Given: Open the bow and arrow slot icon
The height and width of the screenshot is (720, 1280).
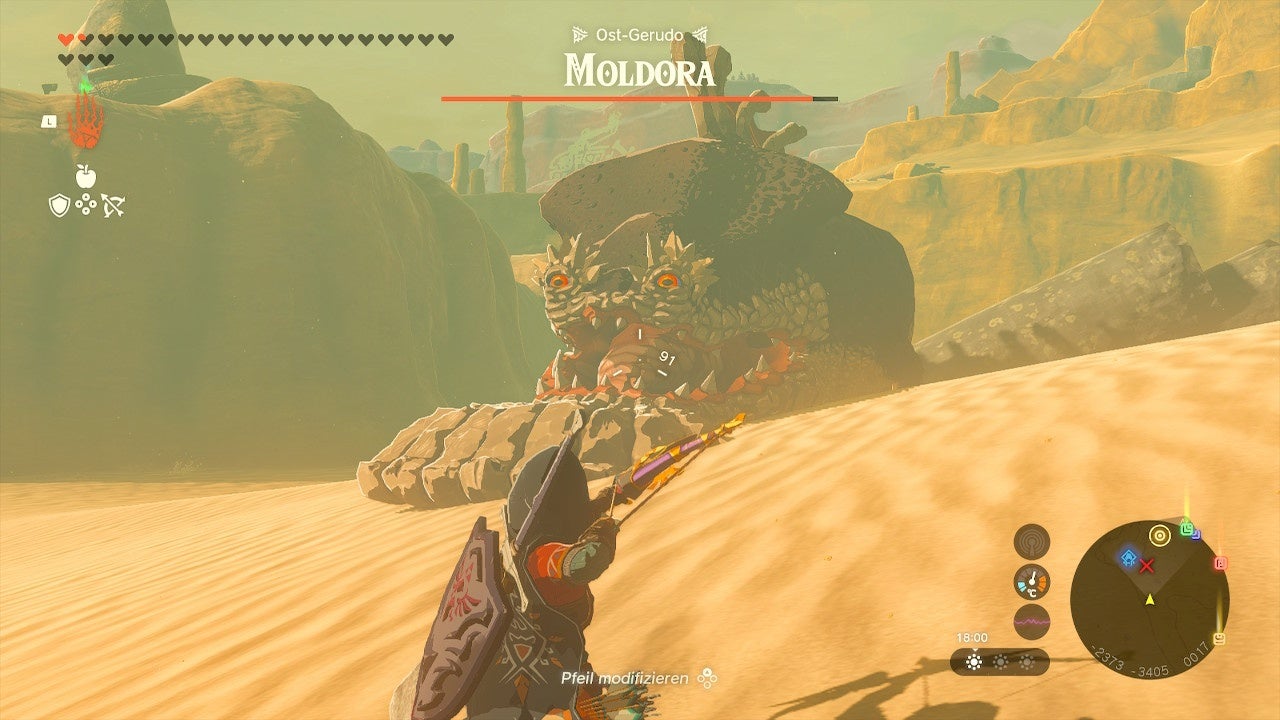Looking at the screenshot, I should (x=113, y=205).
